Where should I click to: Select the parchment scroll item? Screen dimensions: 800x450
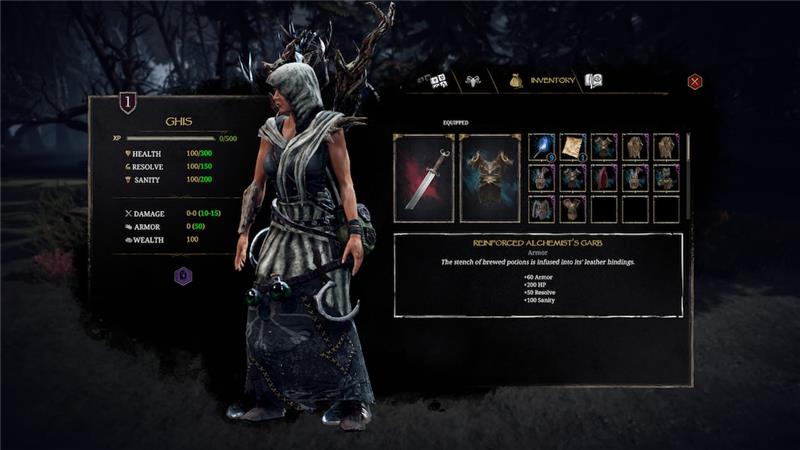pos(573,147)
